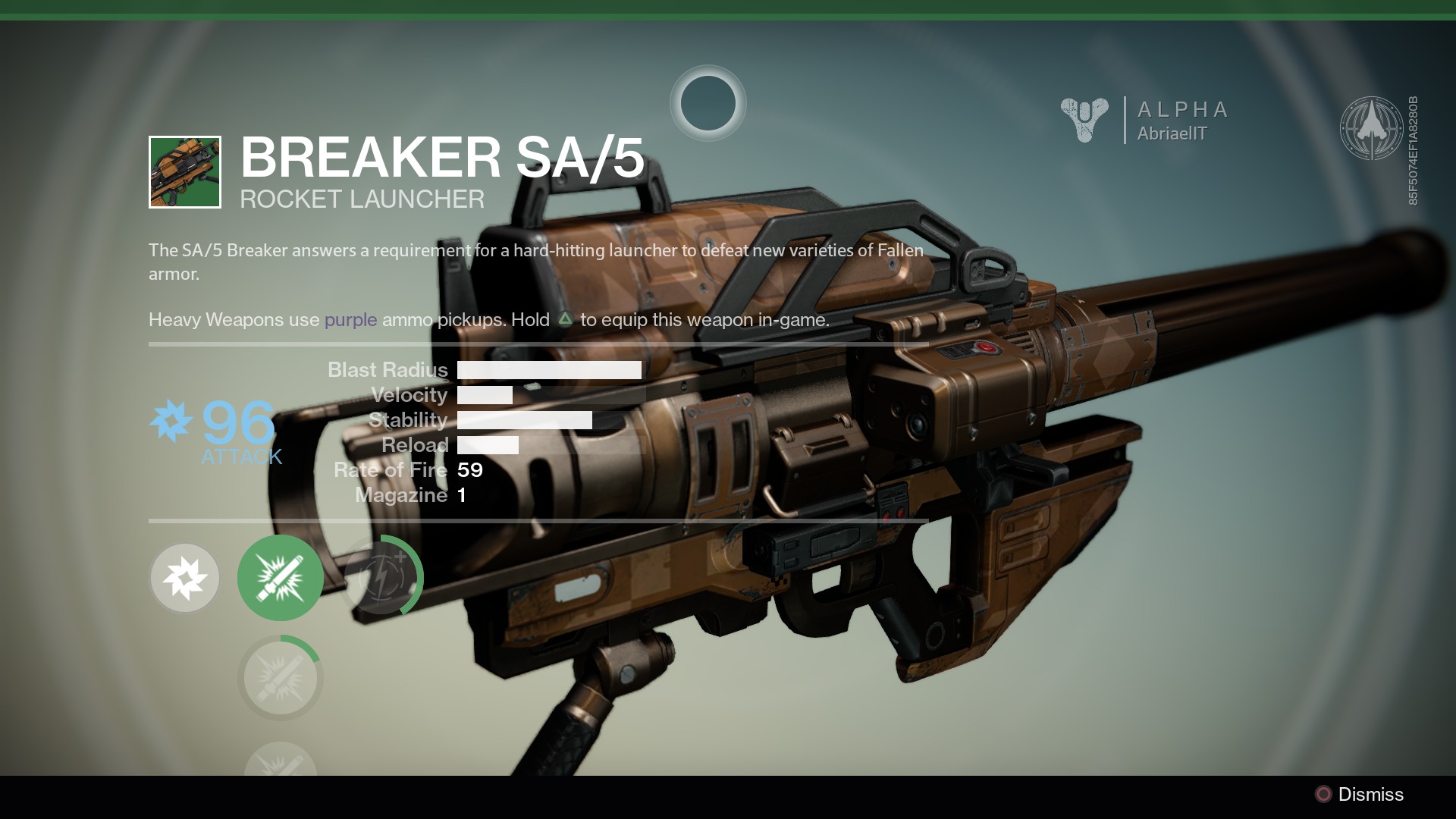
Task: Select the white burst damage perk node
Action: click(x=185, y=578)
